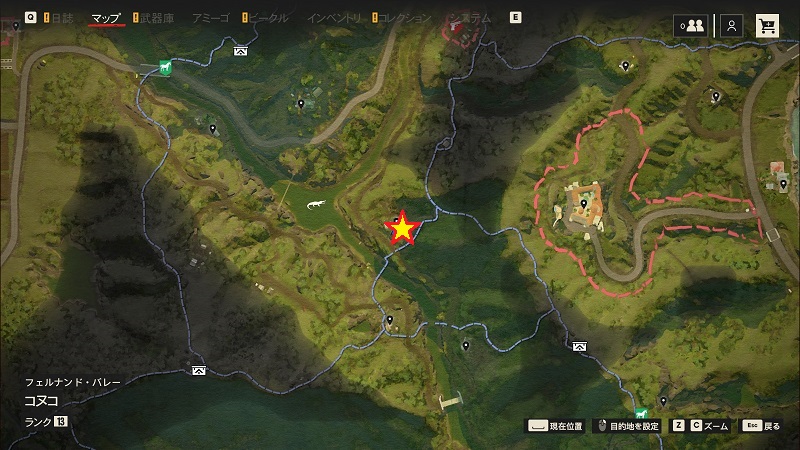Image resolution: width=800 pixels, height=450 pixels.
Task: Open the player profile icon
Action: point(732,25)
